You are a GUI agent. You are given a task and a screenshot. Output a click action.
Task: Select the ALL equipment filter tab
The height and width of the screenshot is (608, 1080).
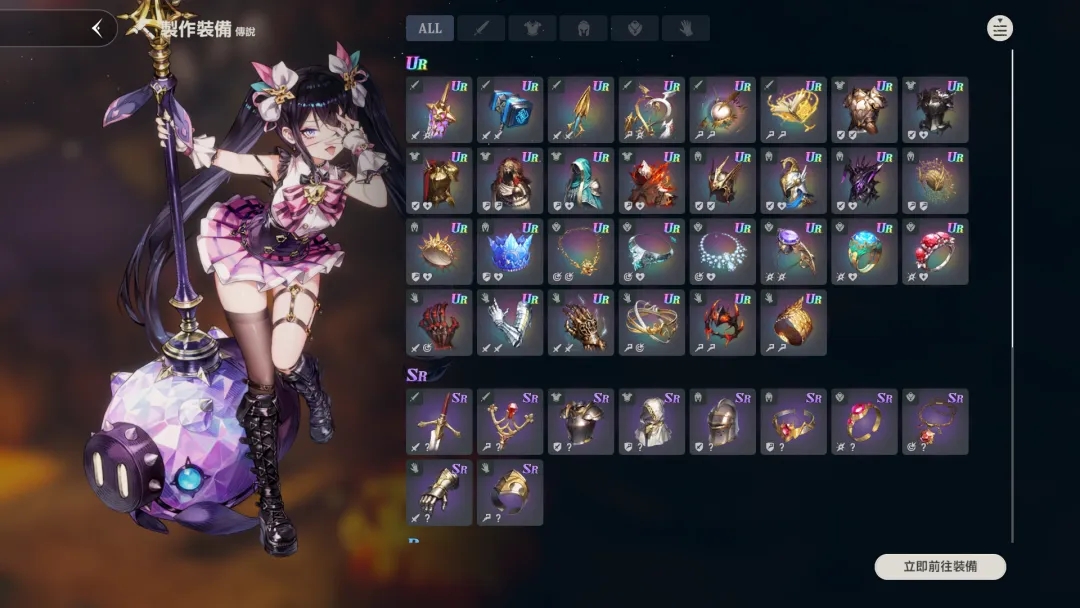pyautogui.click(x=430, y=28)
